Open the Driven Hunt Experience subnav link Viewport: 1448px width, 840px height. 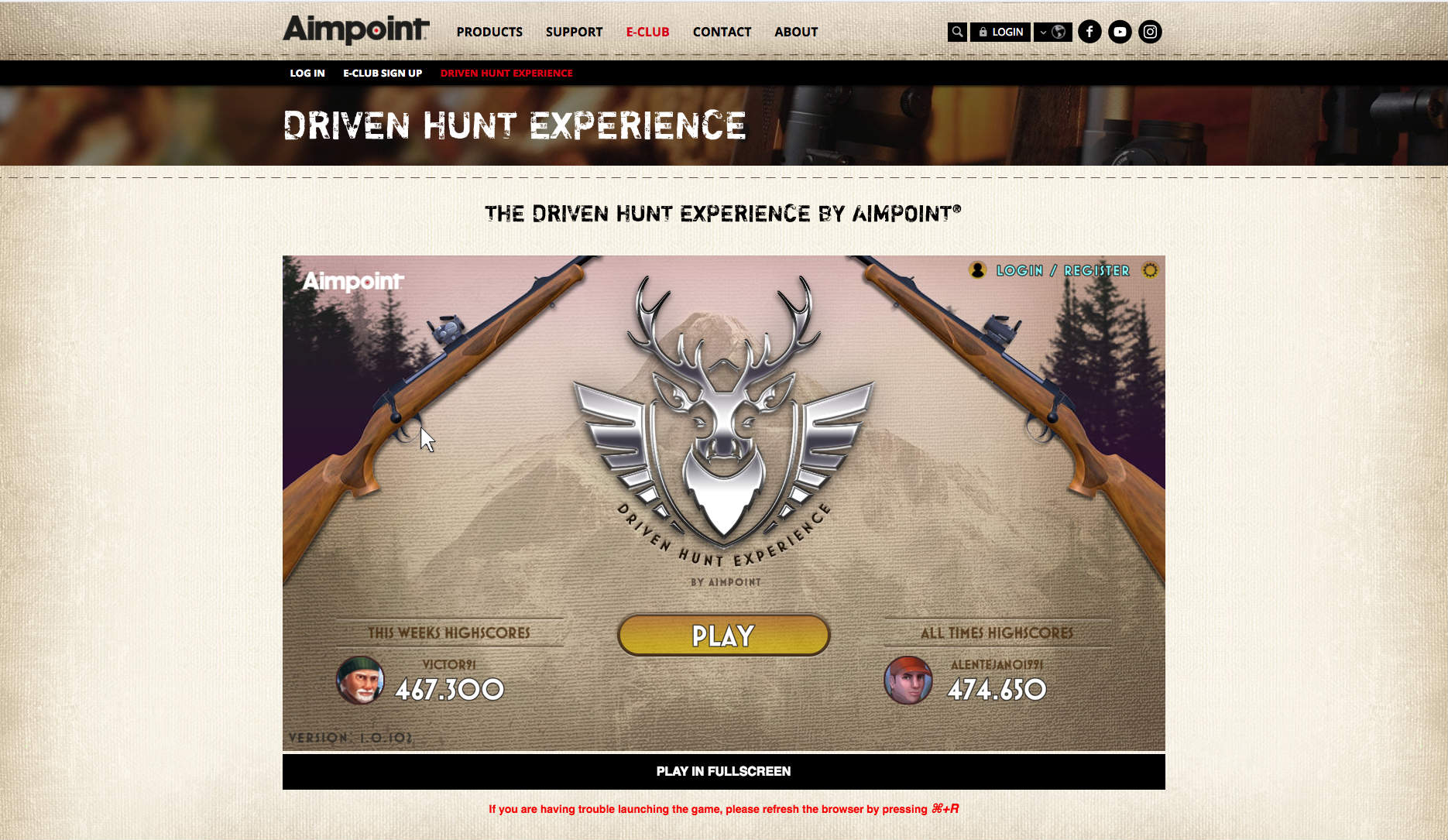(x=506, y=73)
